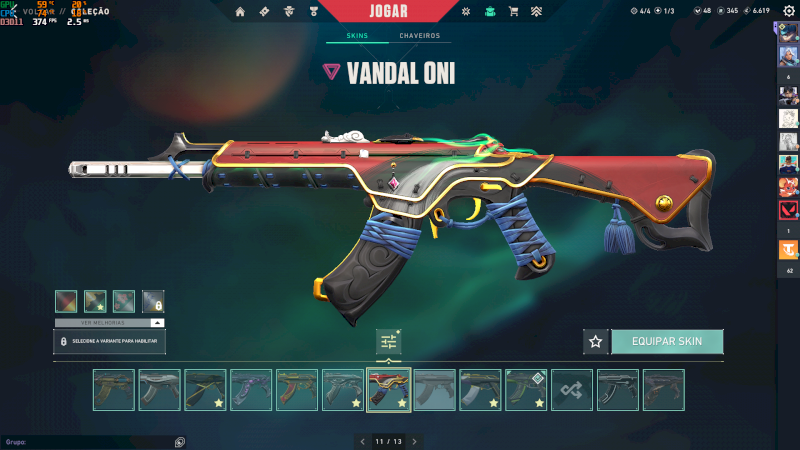The height and width of the screenshot is (450, 800).
Task: Select the random shuffle skin tile
Action: 572,390
